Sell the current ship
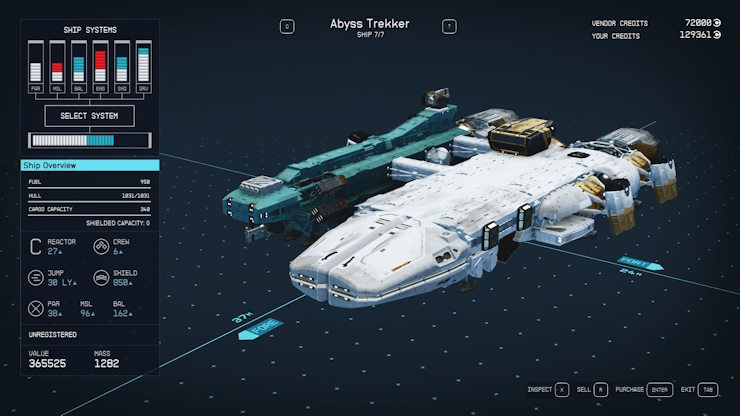This screenshot has width=740, height=416. 600,390
